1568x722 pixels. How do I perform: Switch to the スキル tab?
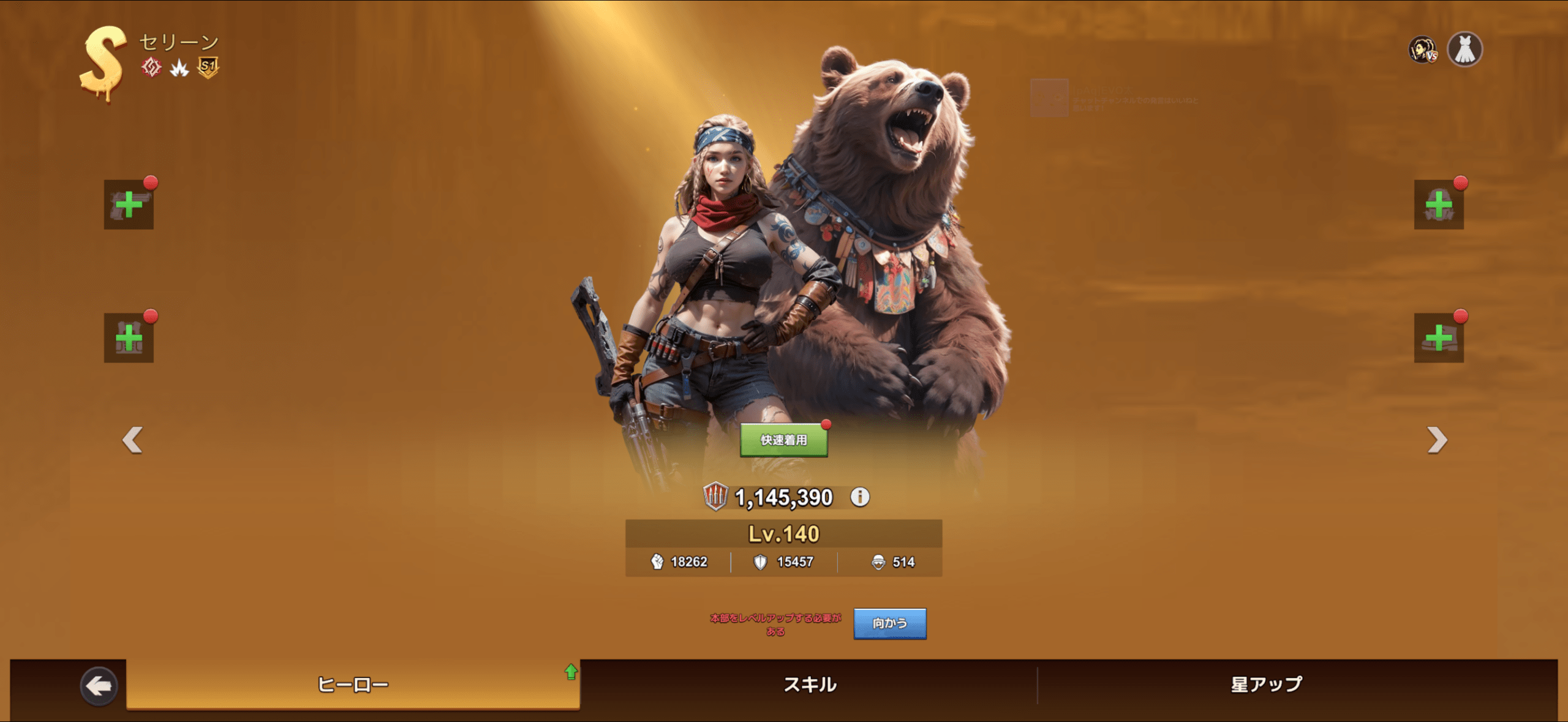[810, 684]
